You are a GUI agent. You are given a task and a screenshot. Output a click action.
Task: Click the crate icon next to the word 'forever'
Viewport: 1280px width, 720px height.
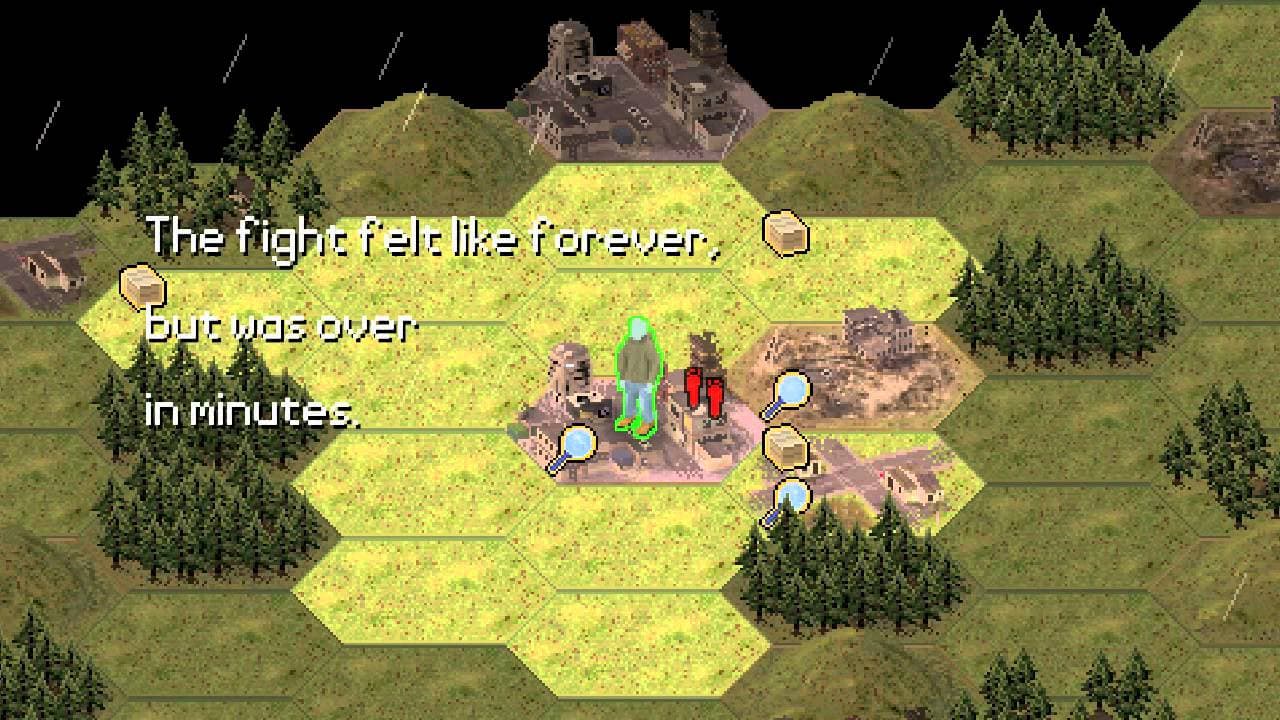(x=786, y=235)
